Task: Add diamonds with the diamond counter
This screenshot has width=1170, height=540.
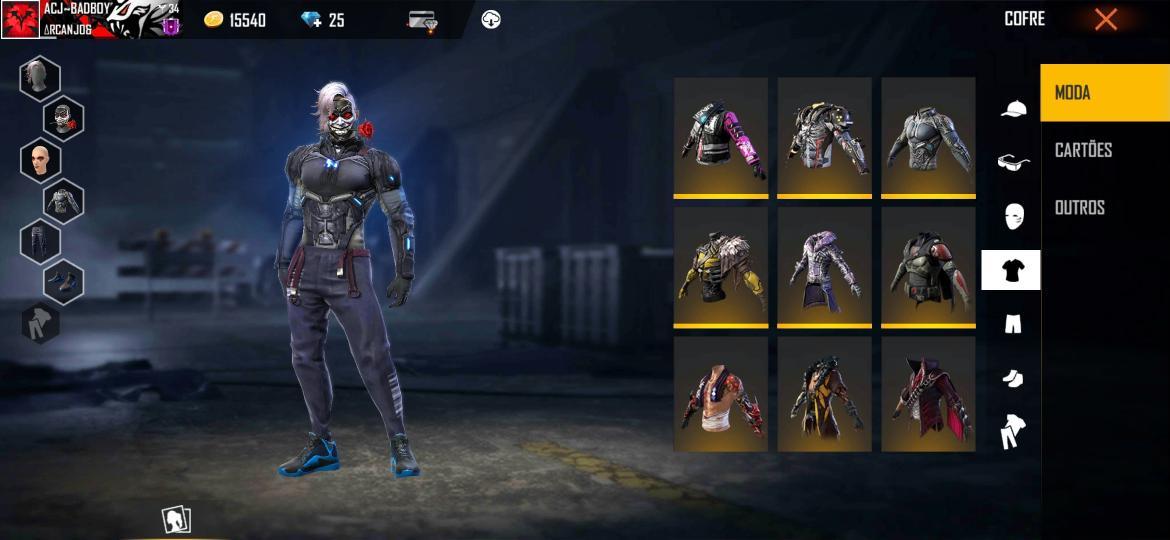Action: (323, 20)
